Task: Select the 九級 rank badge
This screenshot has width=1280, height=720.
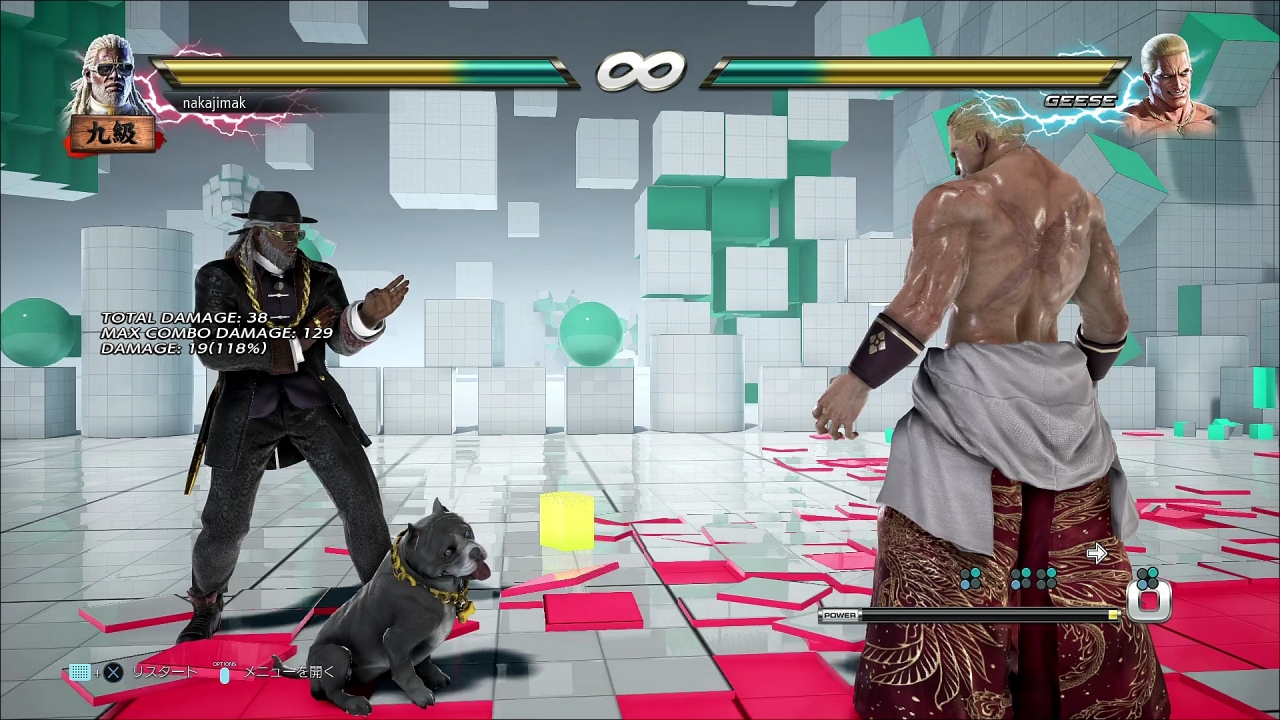Action: point(111,134)
